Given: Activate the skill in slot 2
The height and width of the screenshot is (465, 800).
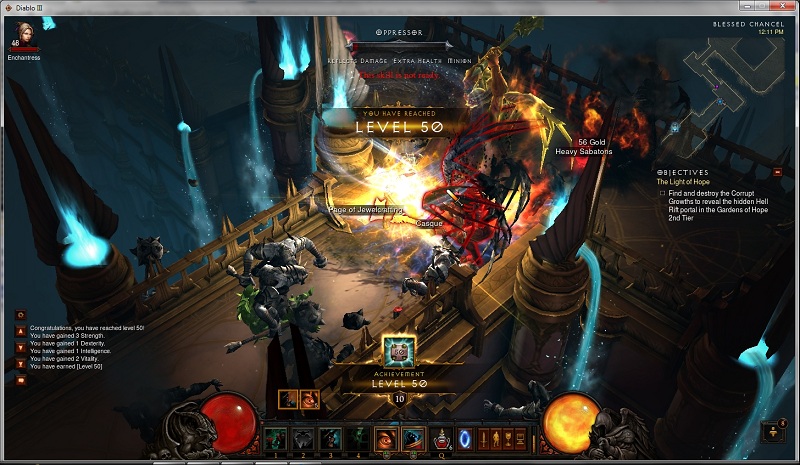Looking at the screenshot, I should 302,438.
